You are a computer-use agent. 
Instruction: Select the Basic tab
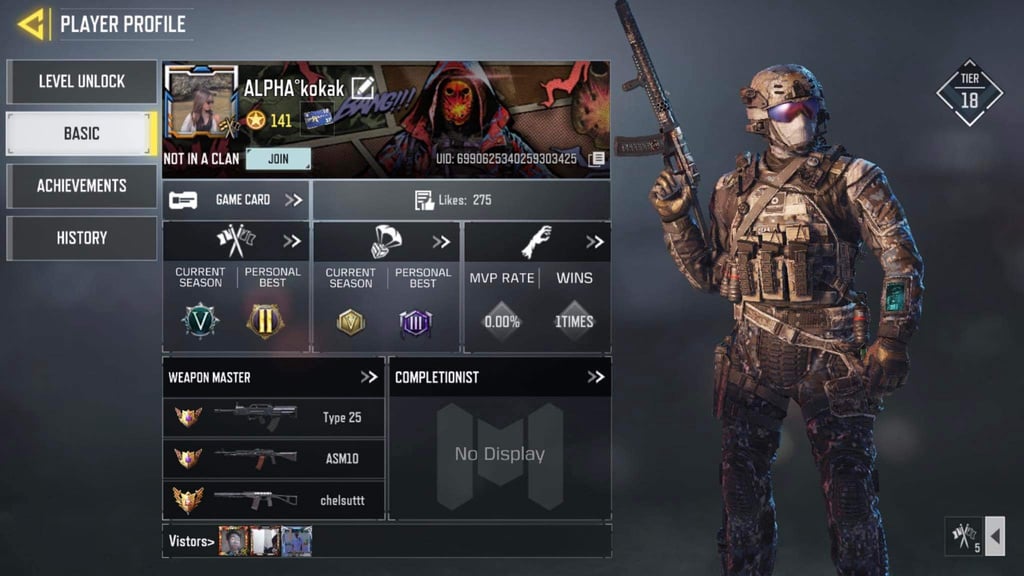tap(82, 134)
